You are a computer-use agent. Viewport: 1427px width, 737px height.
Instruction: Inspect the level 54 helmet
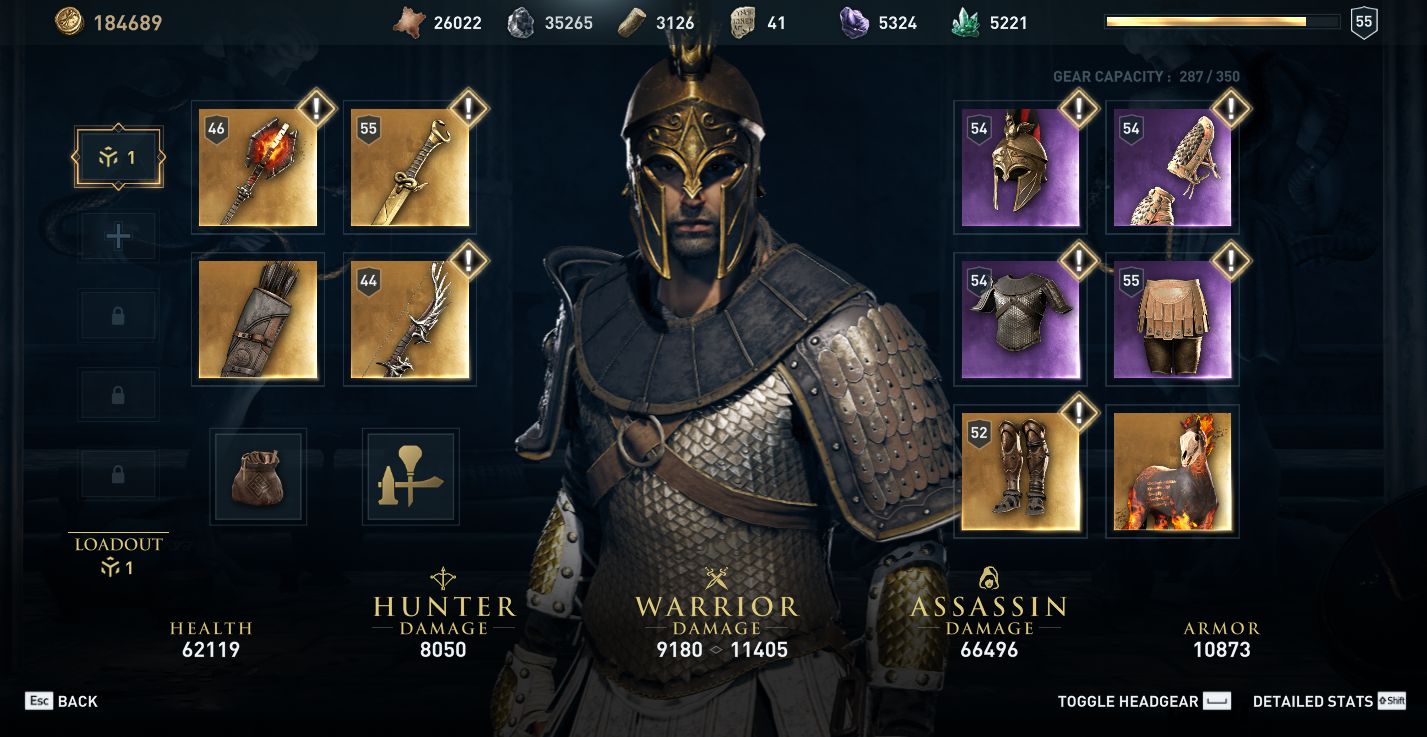point(1020,167)
